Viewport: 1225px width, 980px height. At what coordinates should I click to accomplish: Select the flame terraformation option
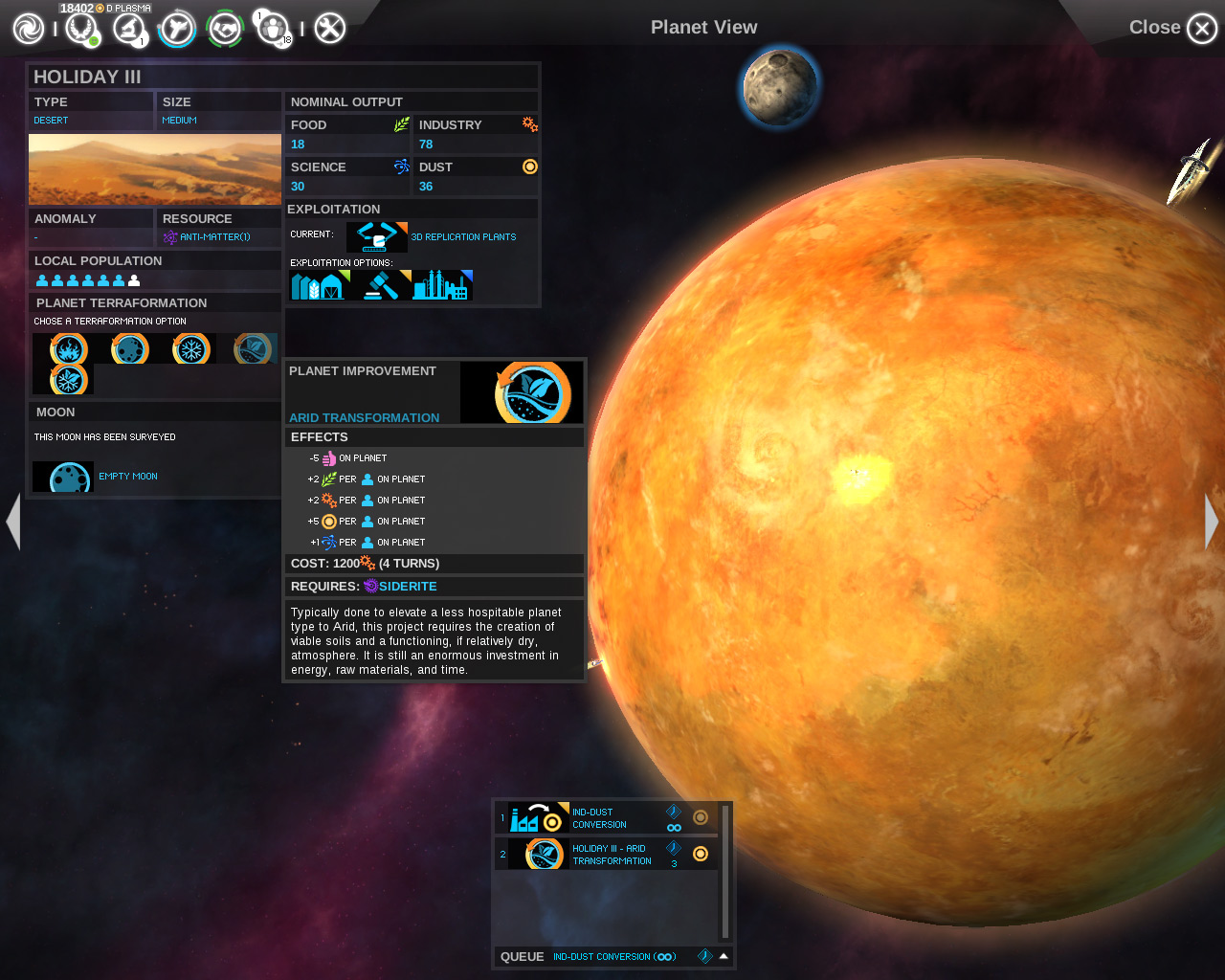click(68, 349)
